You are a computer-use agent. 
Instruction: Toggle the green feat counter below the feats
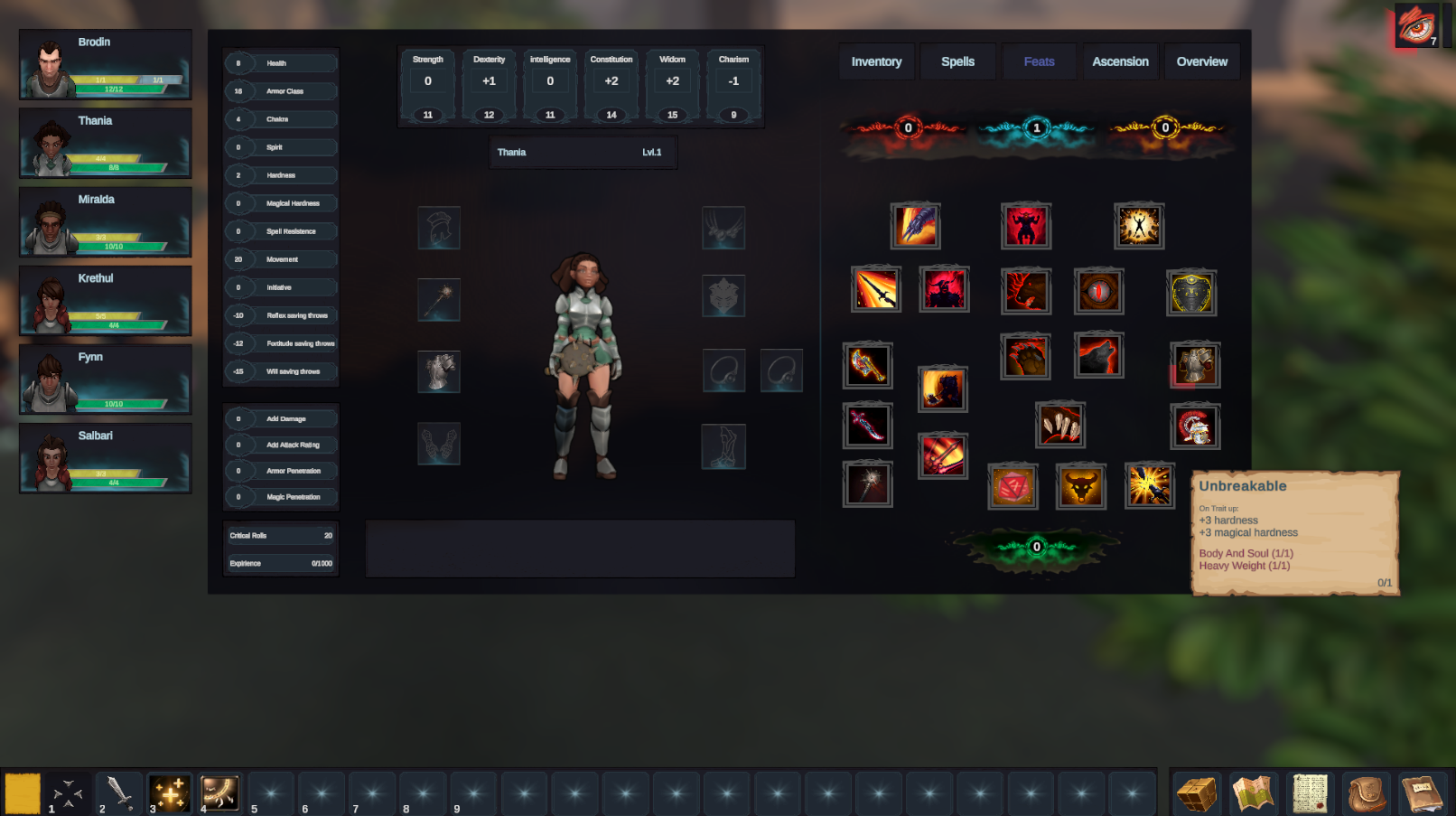pyautogui.click(x=1035, y=546)
